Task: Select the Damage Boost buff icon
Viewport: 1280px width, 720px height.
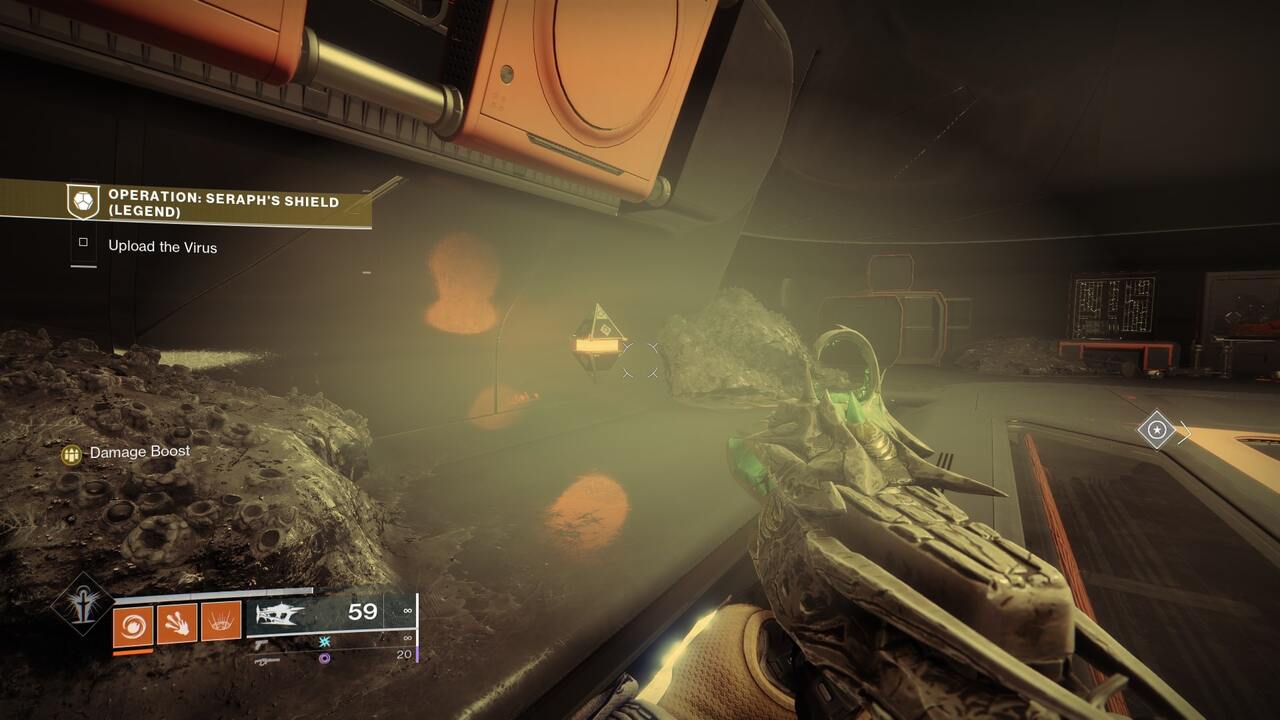Action: (x=71, y=454)
